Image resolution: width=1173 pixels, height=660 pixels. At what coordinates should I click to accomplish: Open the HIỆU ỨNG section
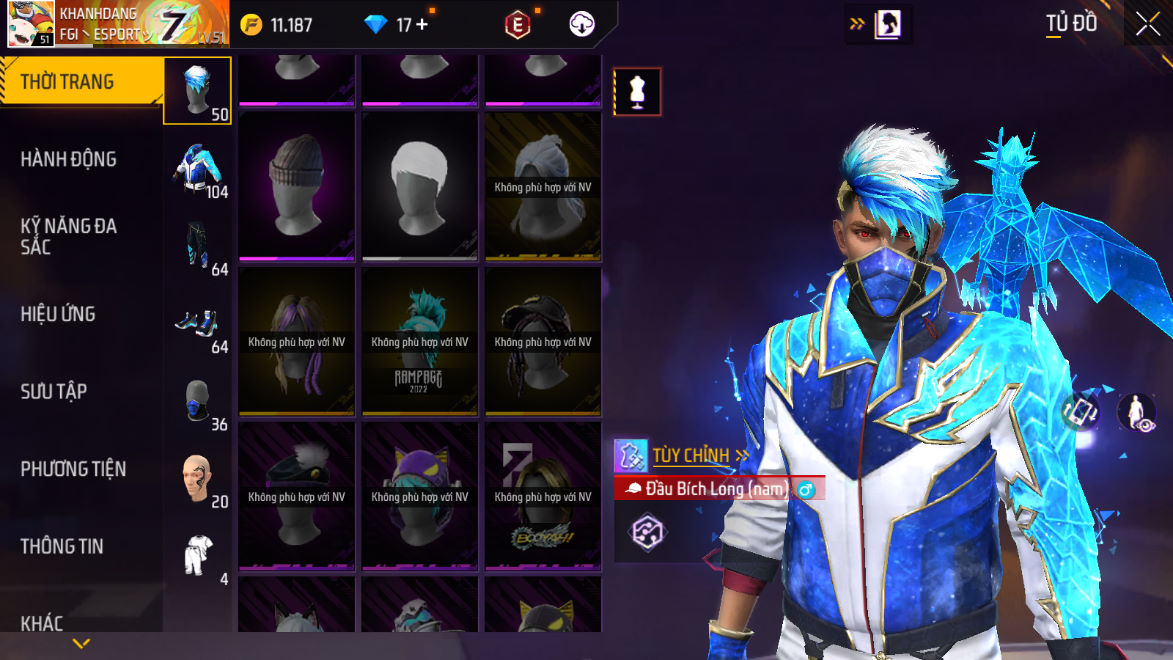pyautogui.click(x=58, y=314)
